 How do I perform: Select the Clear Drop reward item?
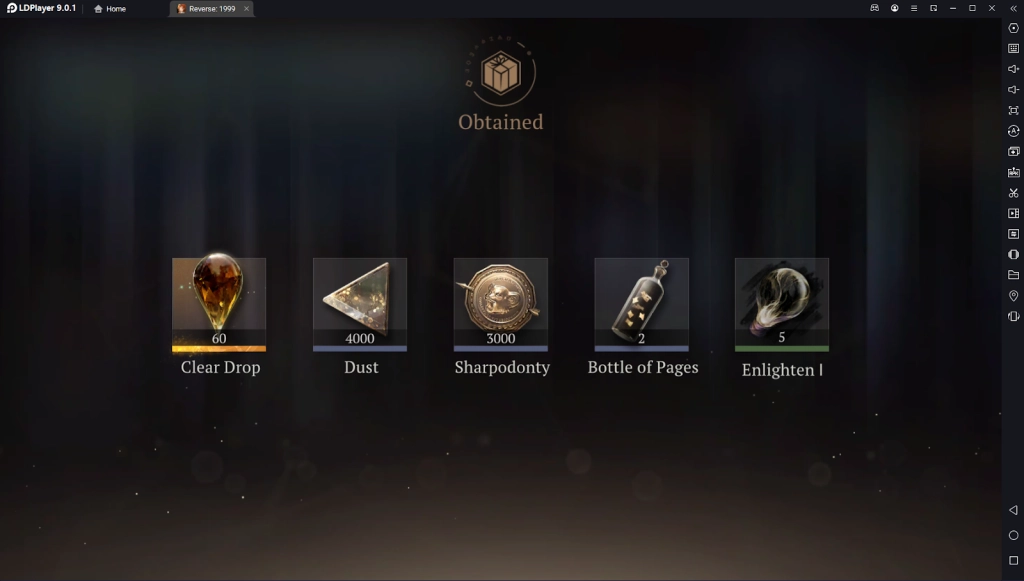point(219,302)
